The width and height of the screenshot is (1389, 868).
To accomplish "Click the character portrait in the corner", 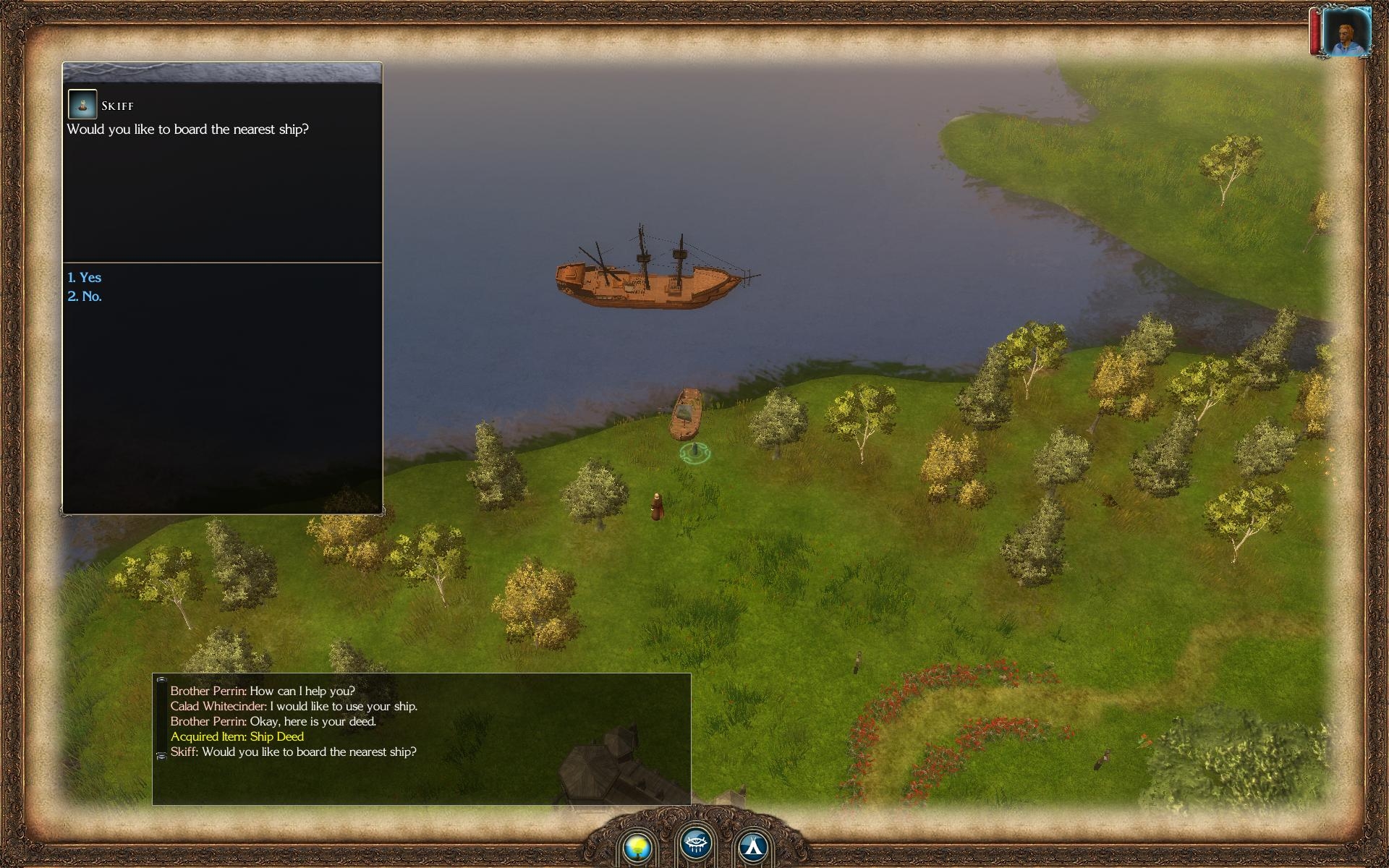I will 1346,33.
